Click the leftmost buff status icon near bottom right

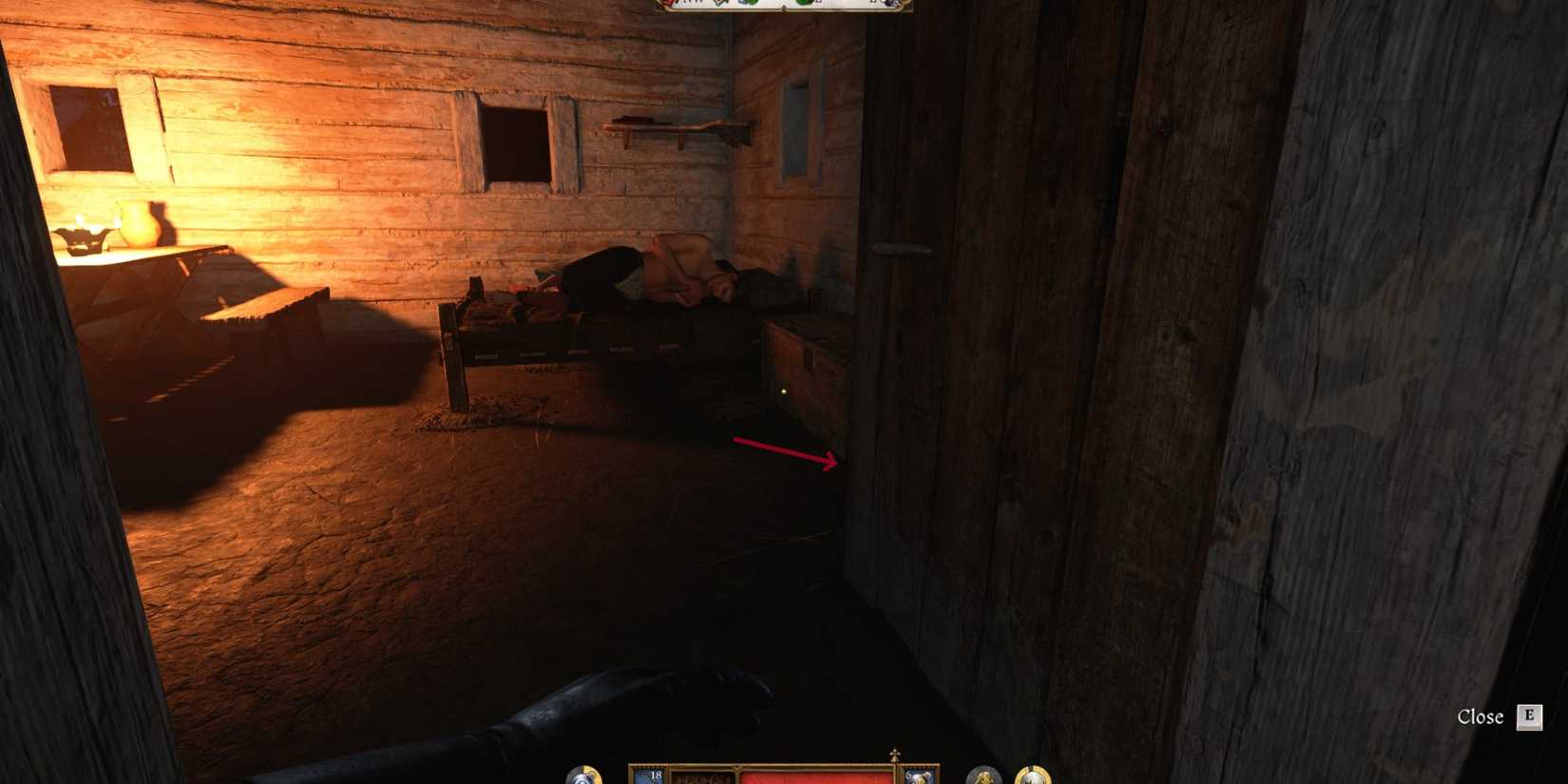[x=982, y=779]
